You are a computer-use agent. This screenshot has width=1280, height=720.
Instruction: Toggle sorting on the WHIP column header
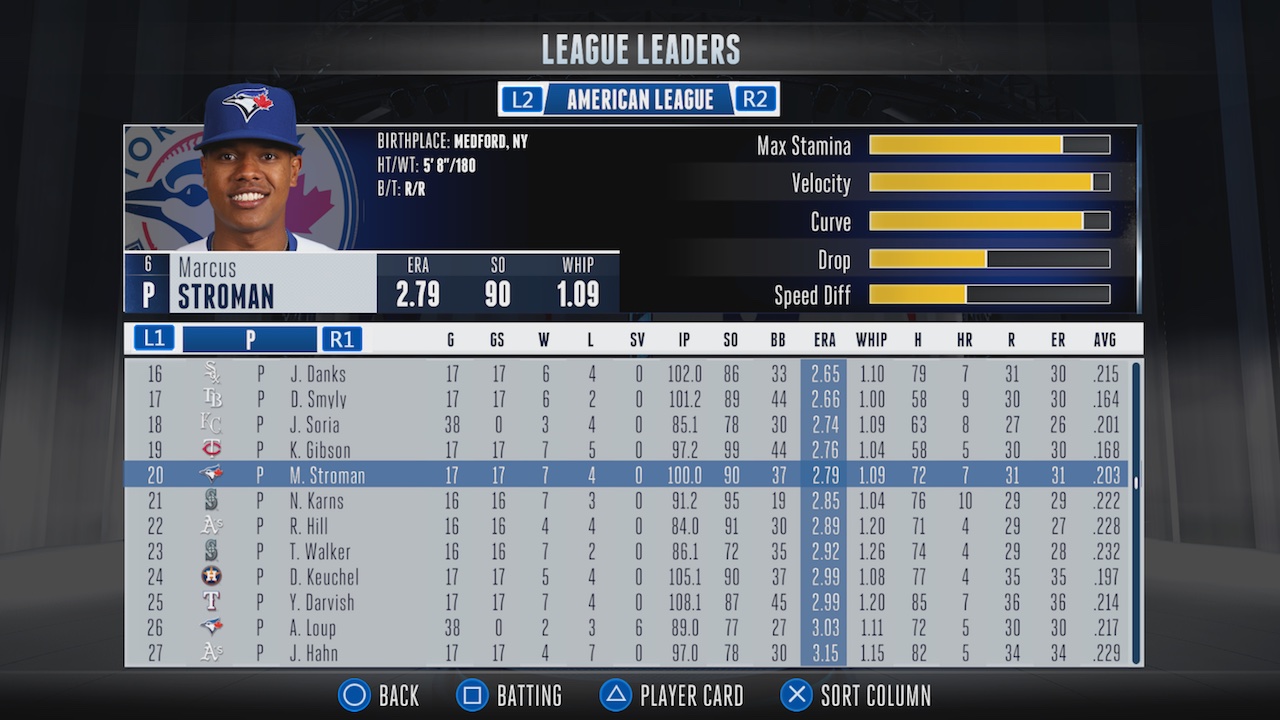coord(871,339)
